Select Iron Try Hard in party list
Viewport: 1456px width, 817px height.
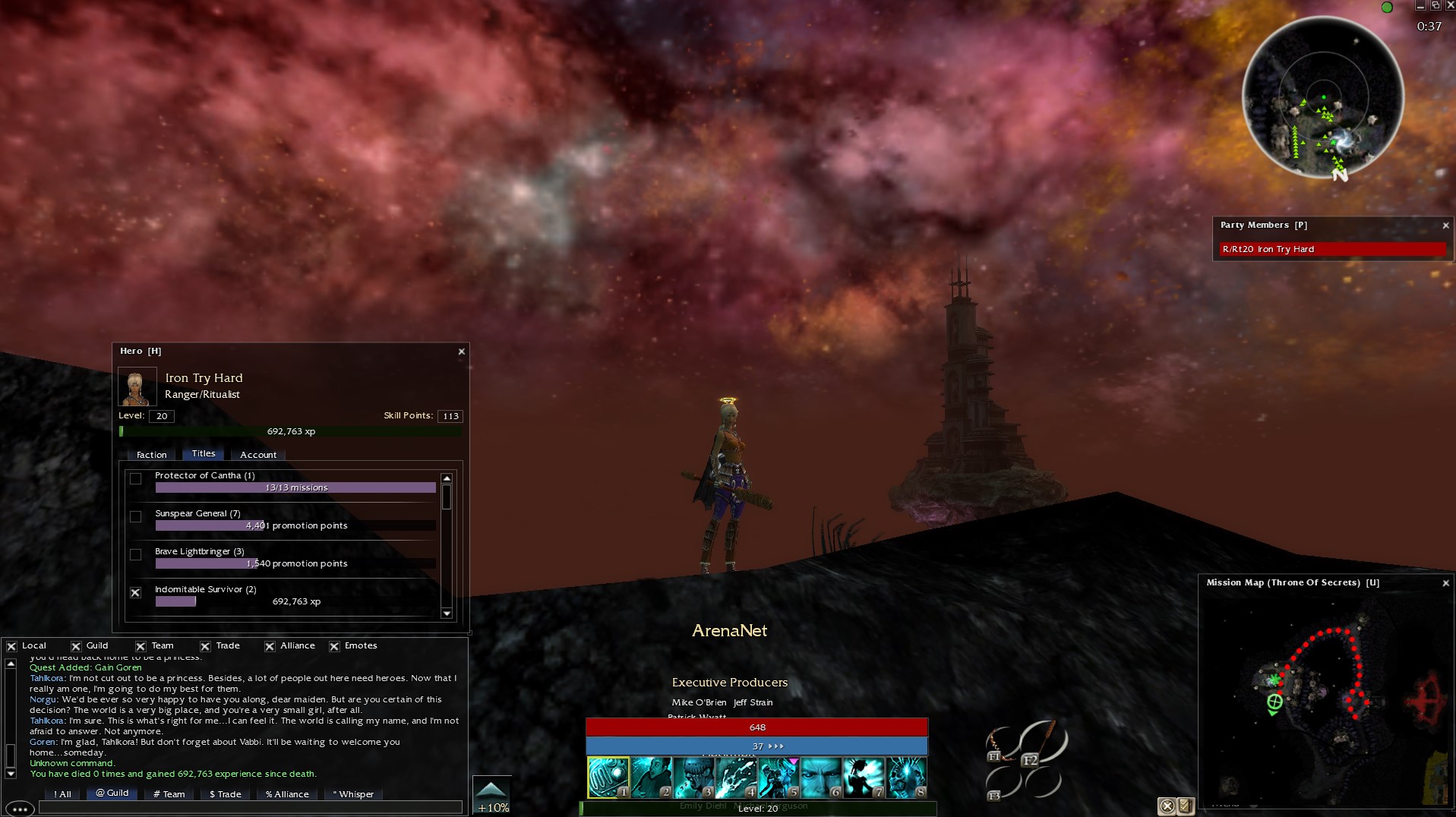1332,249
